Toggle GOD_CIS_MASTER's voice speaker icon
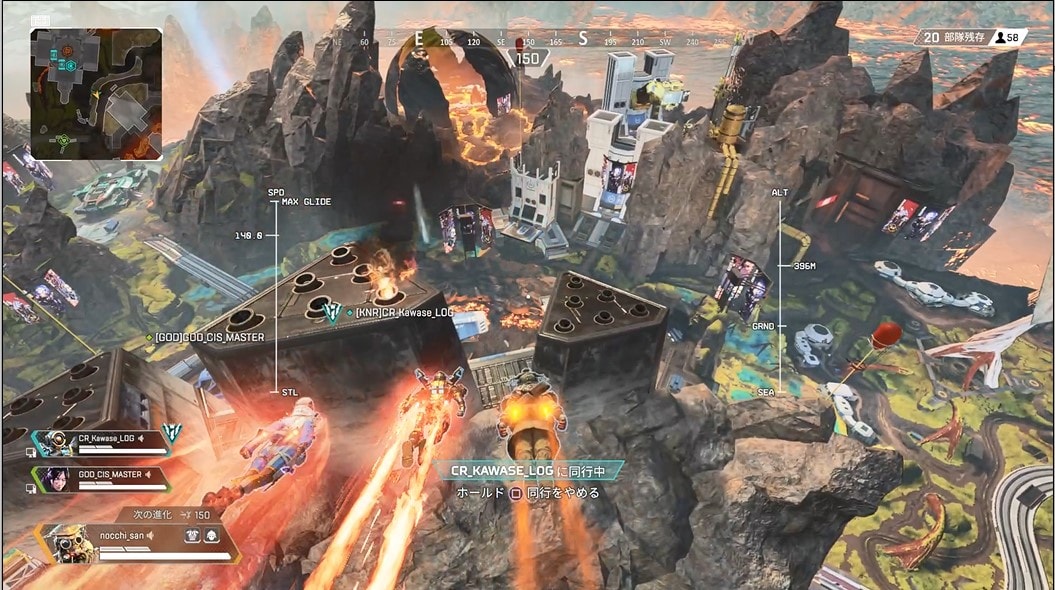Viewport: 1055px width, 590px height. pyautogui.click(x=149, y=473)
